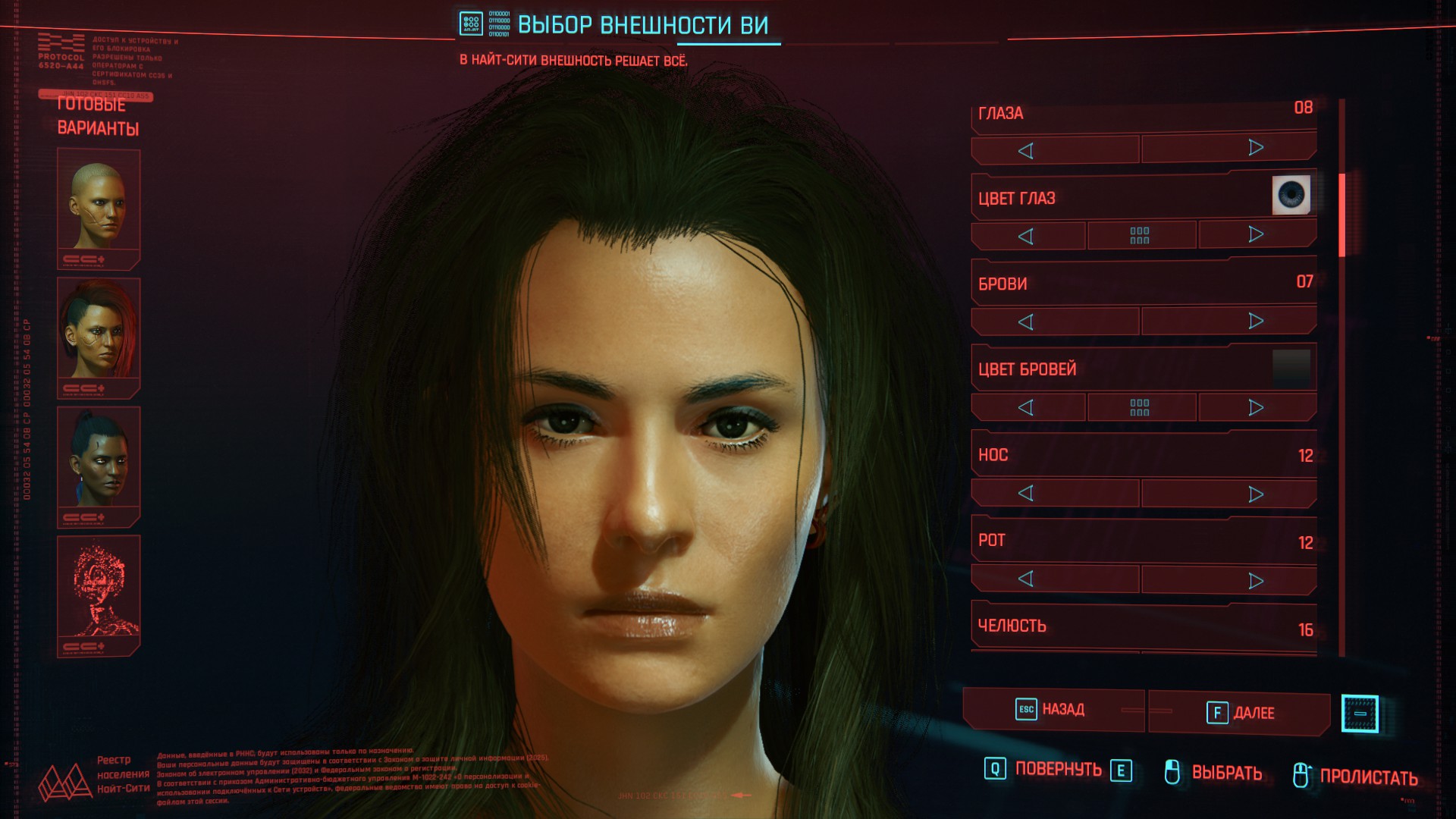Click the cyan minus button beside ДАЛЕЕ
The height and width of the screenshot is (819, 1456).
1360,714
